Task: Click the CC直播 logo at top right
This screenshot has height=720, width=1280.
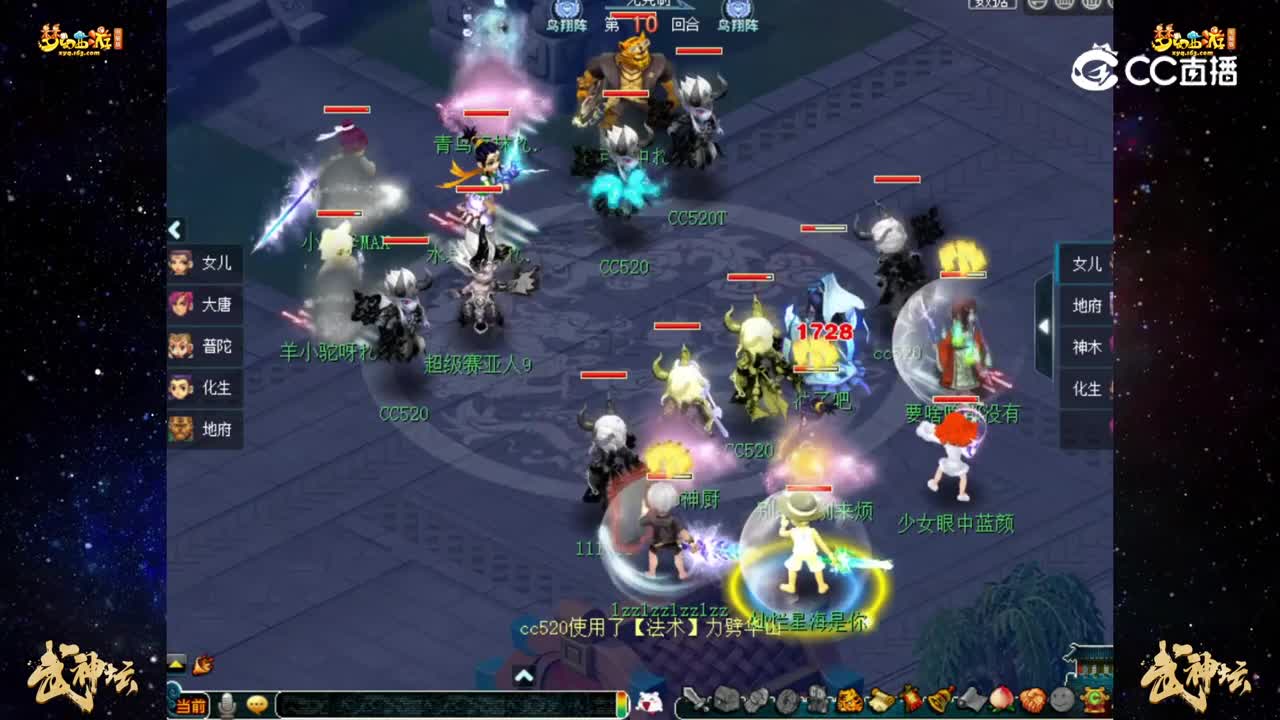Action: [1150, 65]
